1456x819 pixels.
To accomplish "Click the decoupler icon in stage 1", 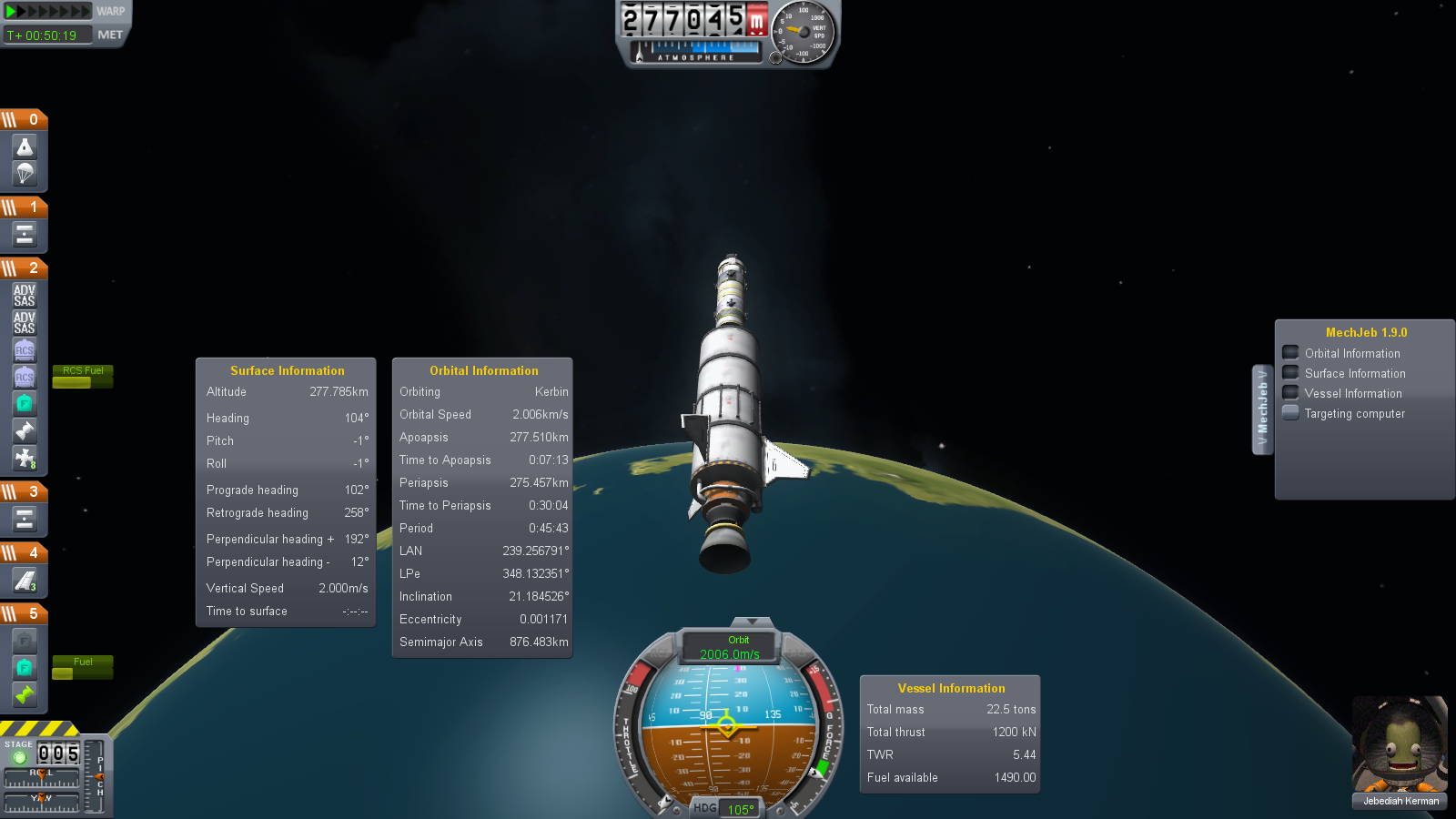I will (25, 234).
